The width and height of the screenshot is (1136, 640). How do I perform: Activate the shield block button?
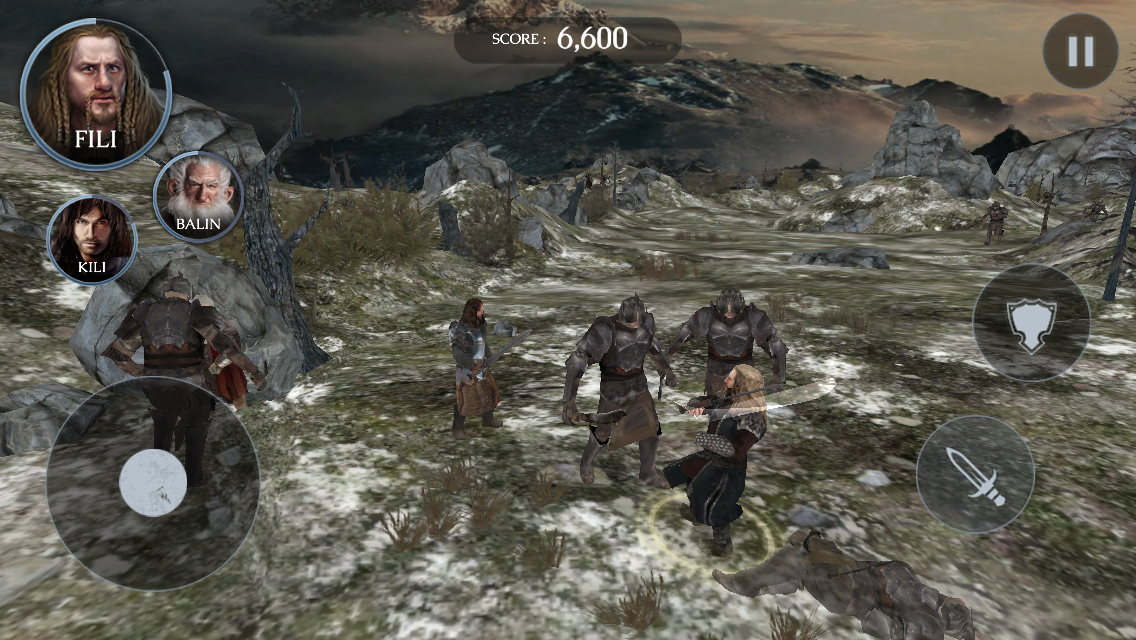(1030, 323)
